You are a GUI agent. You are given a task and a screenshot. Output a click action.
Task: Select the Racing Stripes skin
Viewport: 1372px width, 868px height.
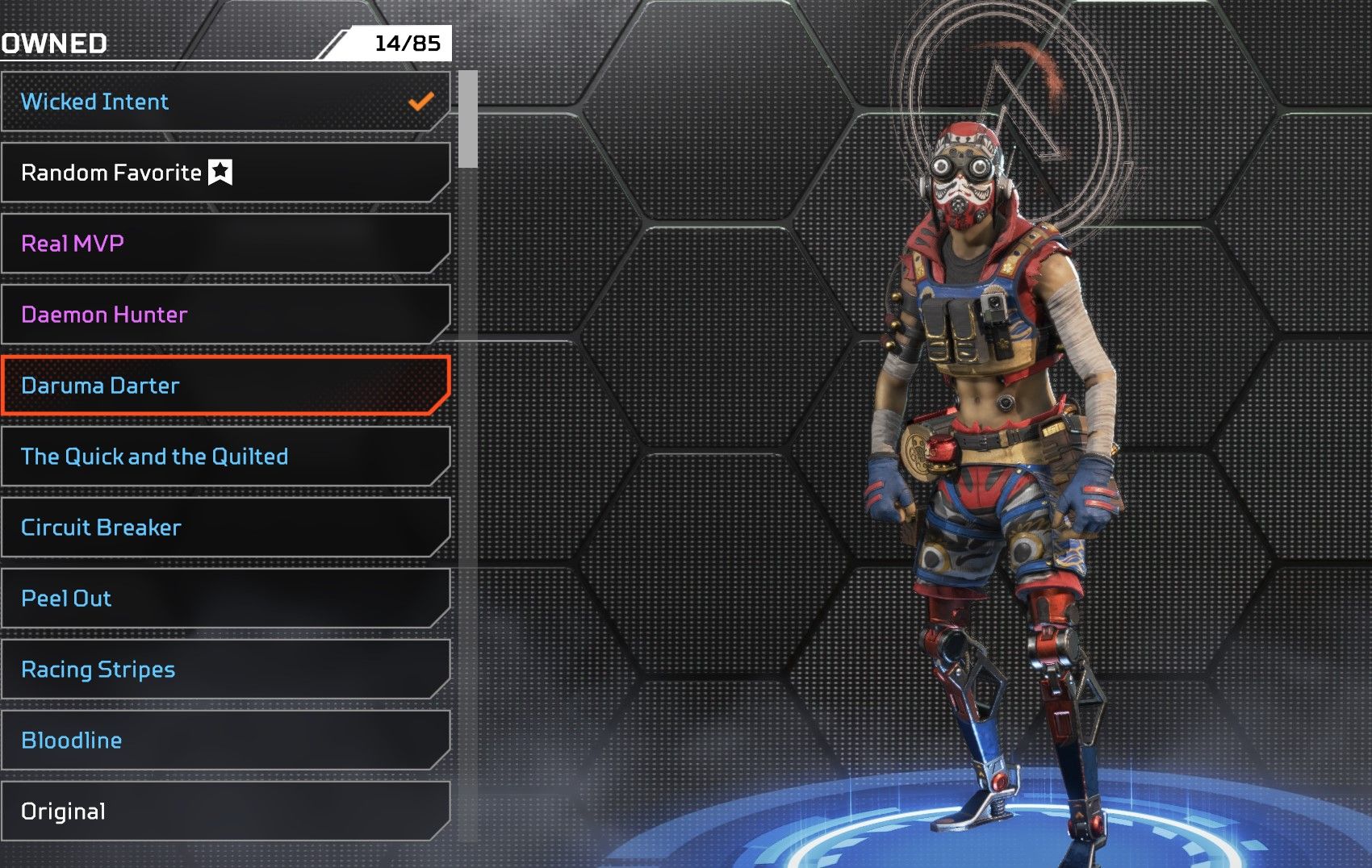224,670
